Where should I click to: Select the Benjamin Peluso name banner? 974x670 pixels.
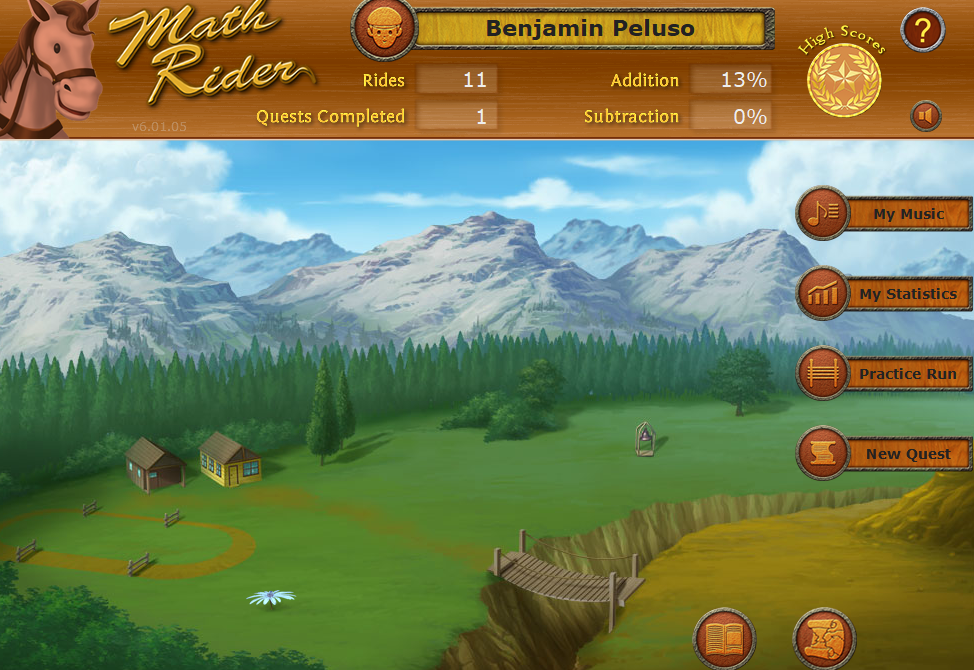[x=590, y=29]
